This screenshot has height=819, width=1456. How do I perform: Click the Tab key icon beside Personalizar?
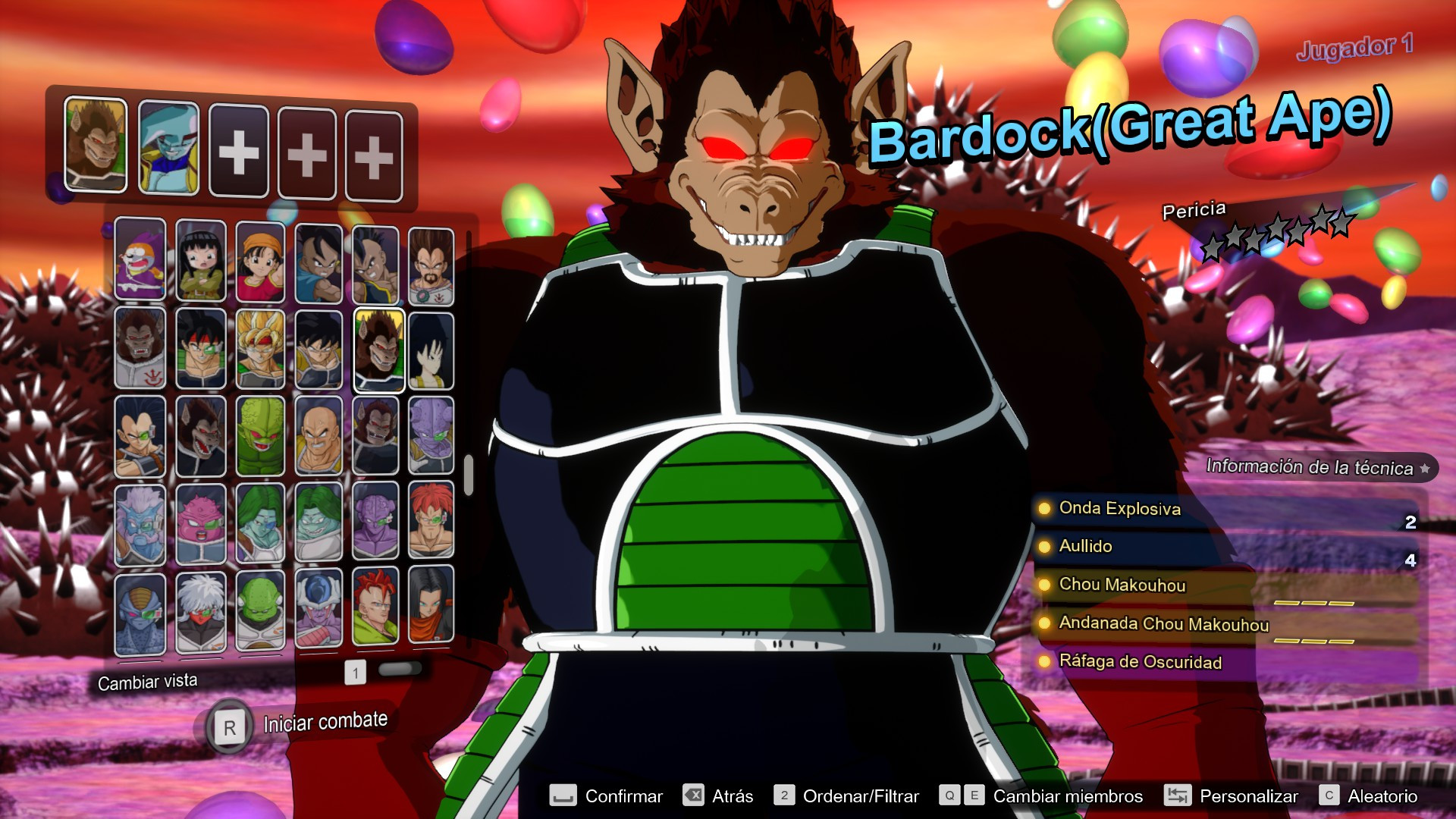[x=1176, y=796]
